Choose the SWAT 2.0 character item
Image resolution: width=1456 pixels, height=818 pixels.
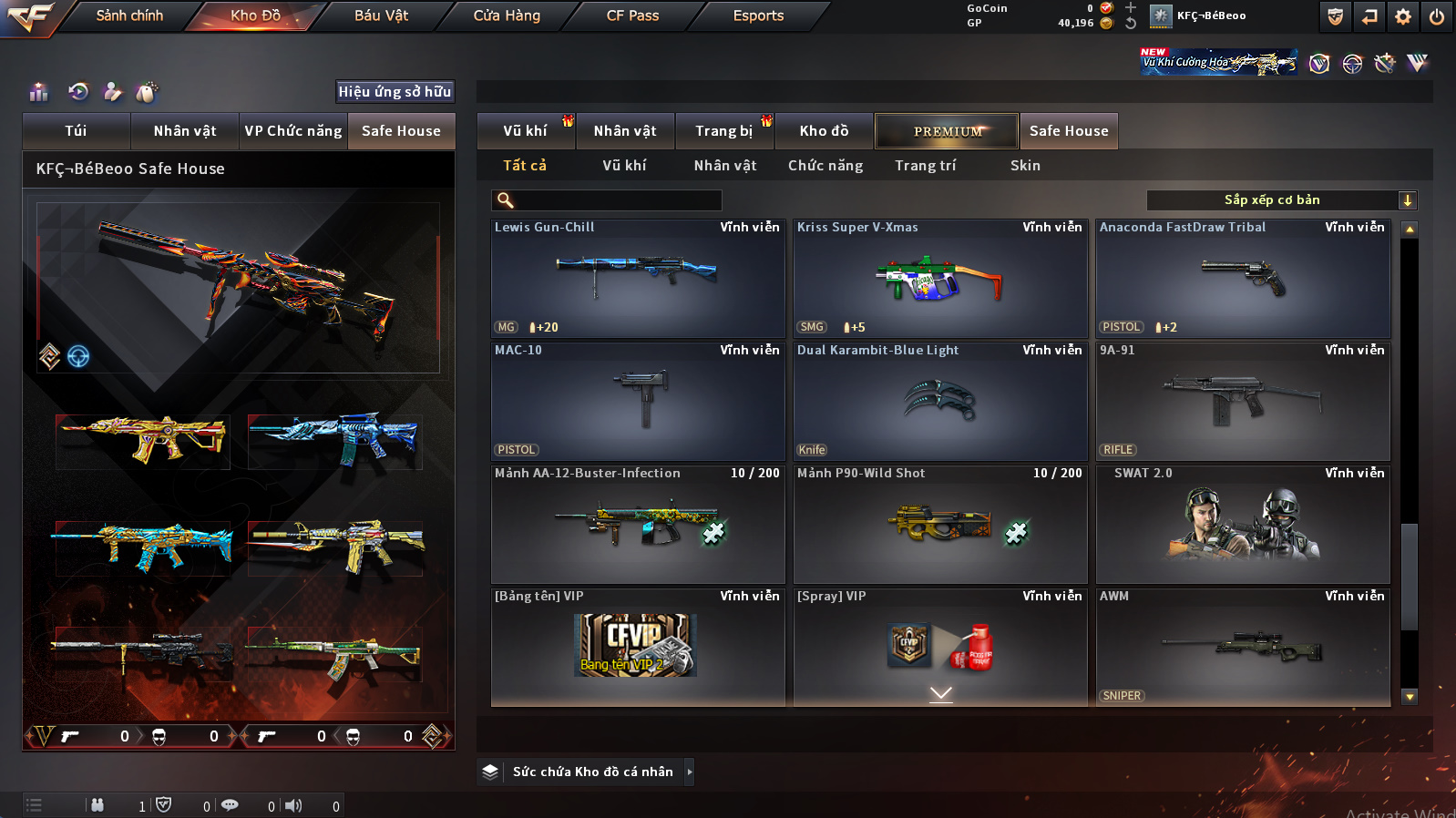(1242, 525)
